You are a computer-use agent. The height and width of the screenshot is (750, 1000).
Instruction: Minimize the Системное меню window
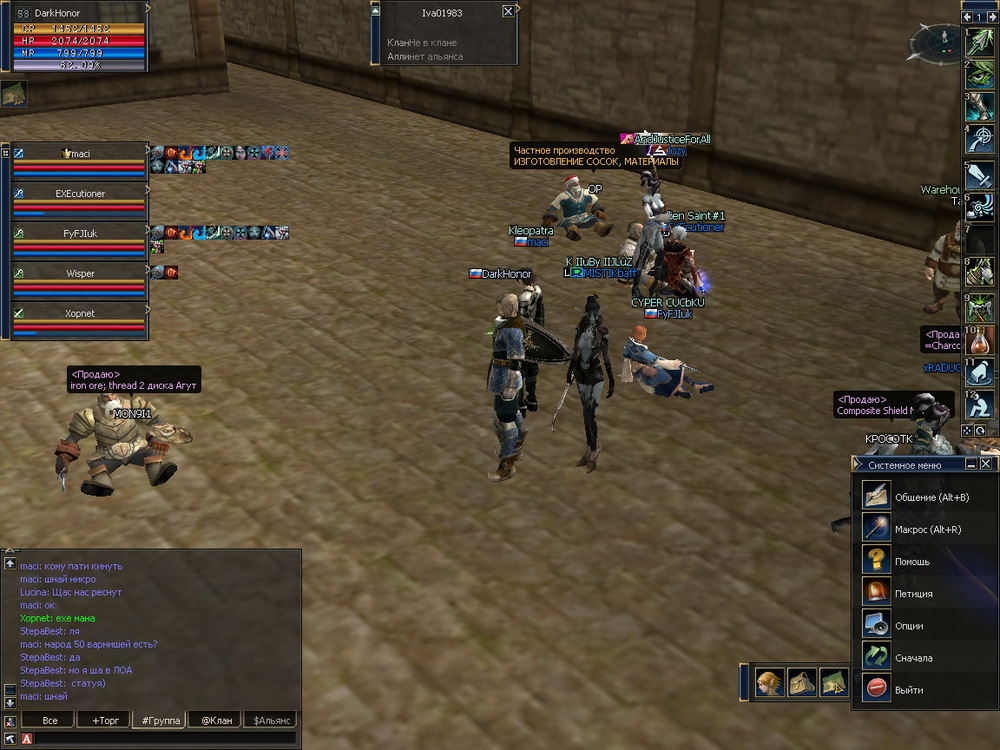pyautogui.click(x=971, y=464)
